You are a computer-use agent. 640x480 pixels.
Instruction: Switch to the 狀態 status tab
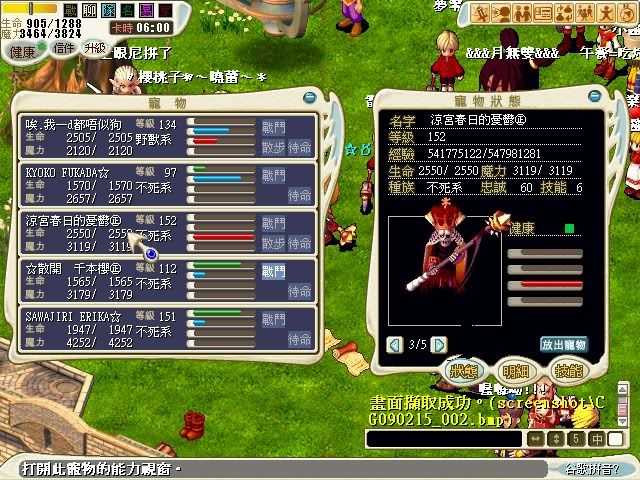click(462, 370)
